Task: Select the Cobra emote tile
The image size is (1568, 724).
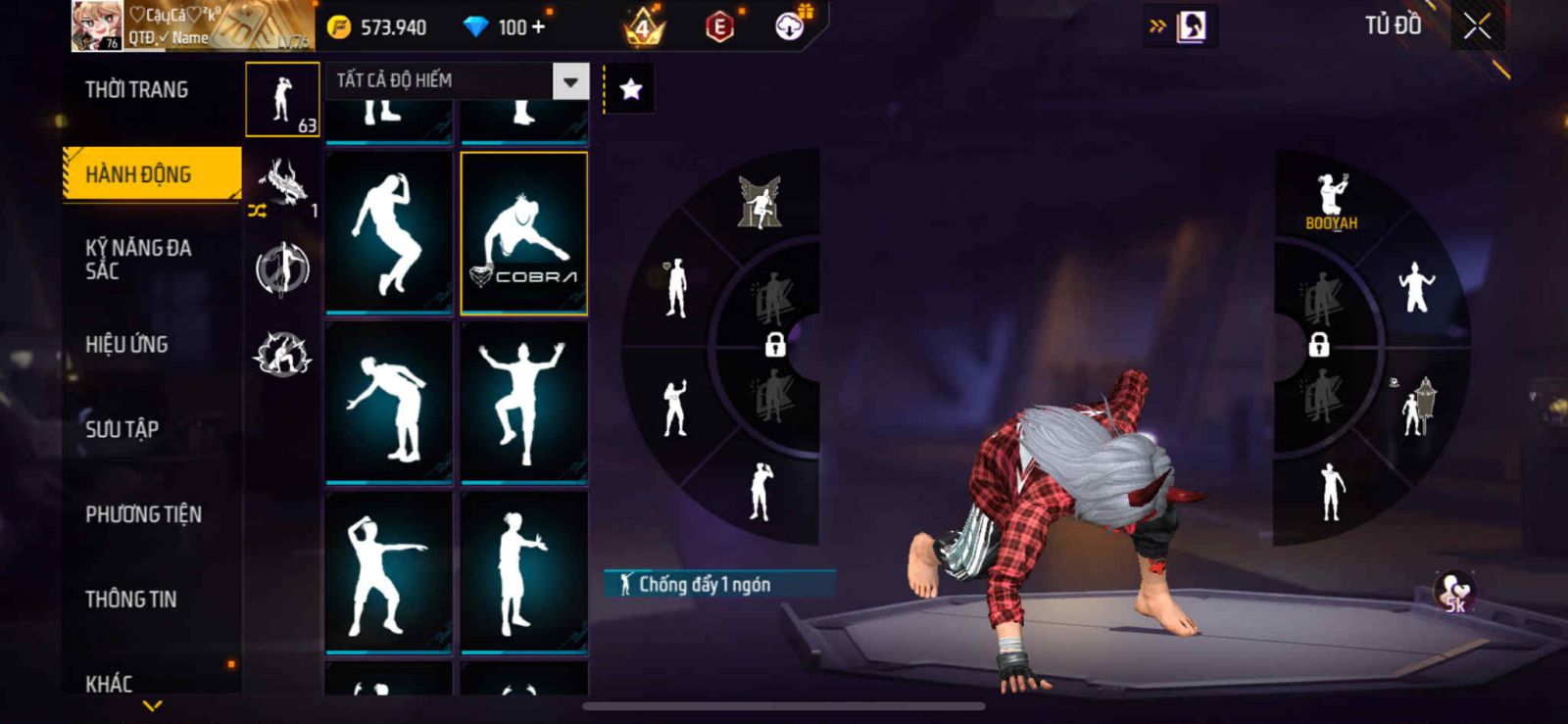Action: [523, 233]
